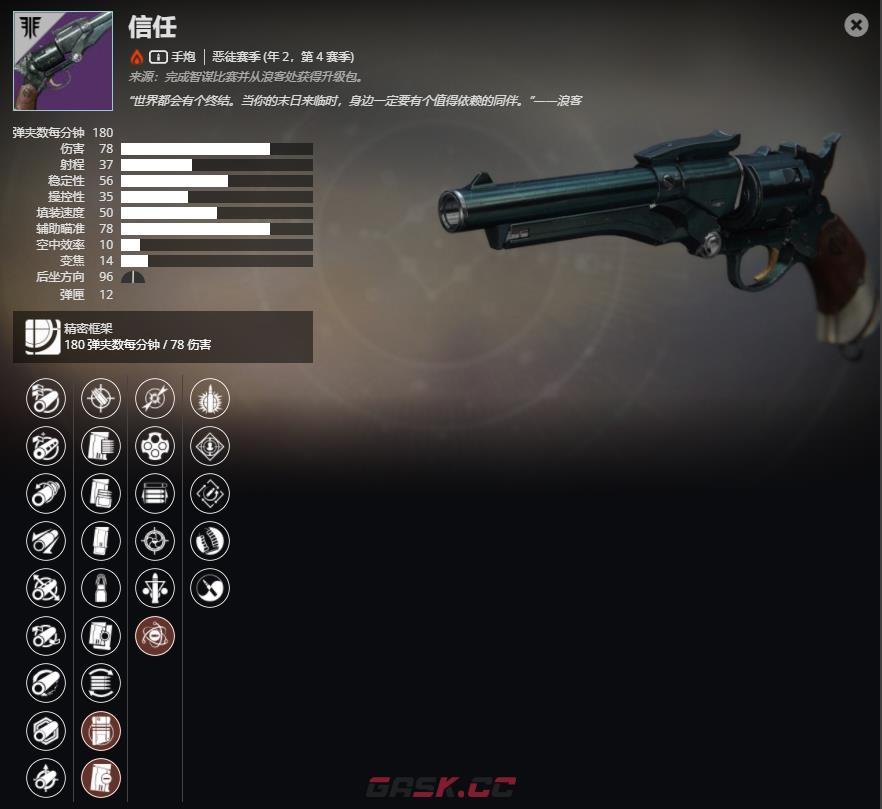Image resolution: width=882 pixels, height=809 pixels.
Task: Choose the hexagonal barrel perk icon
Action: coord(46,729)
